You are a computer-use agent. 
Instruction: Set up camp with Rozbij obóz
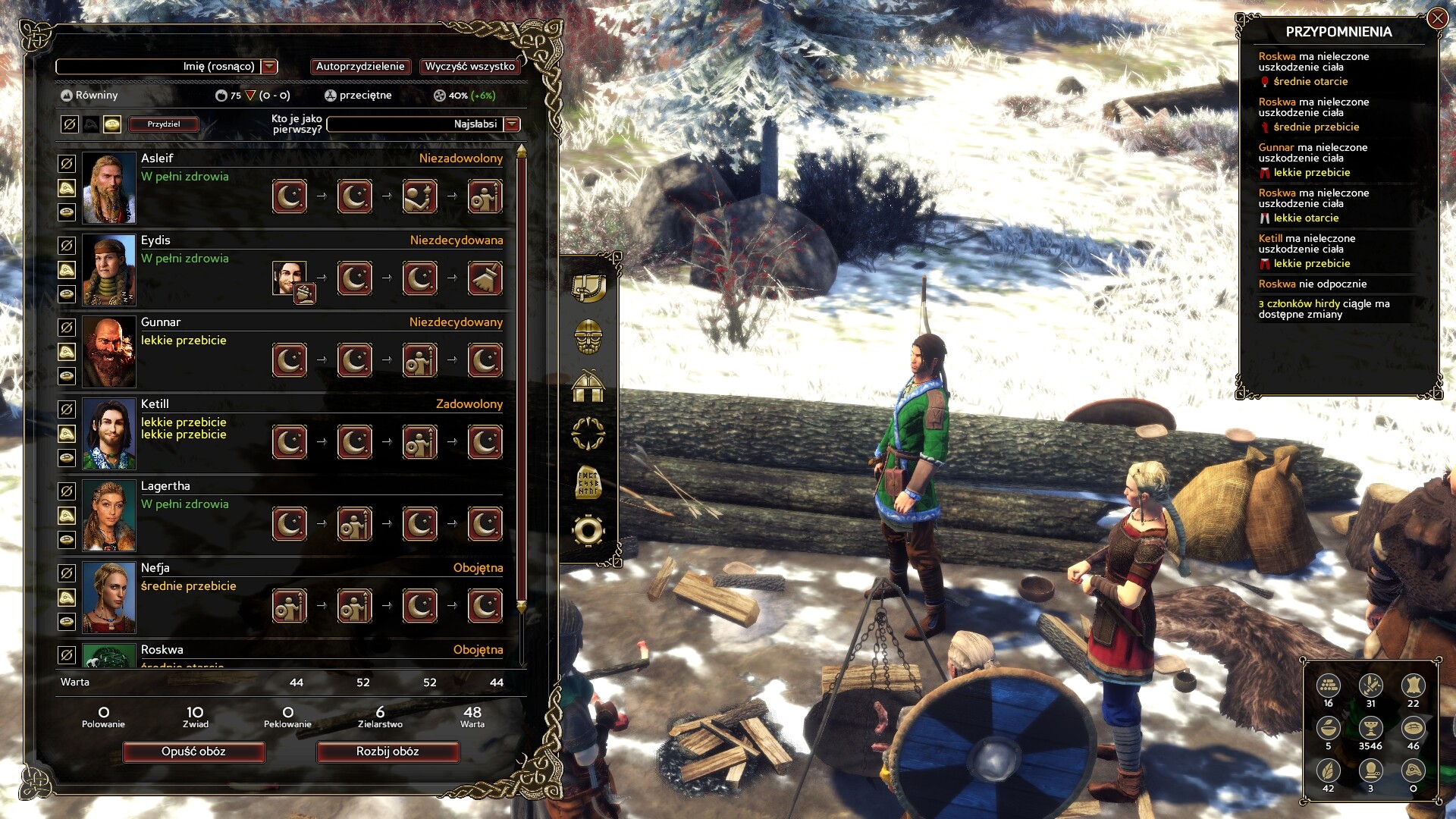[x=388, y=752]
